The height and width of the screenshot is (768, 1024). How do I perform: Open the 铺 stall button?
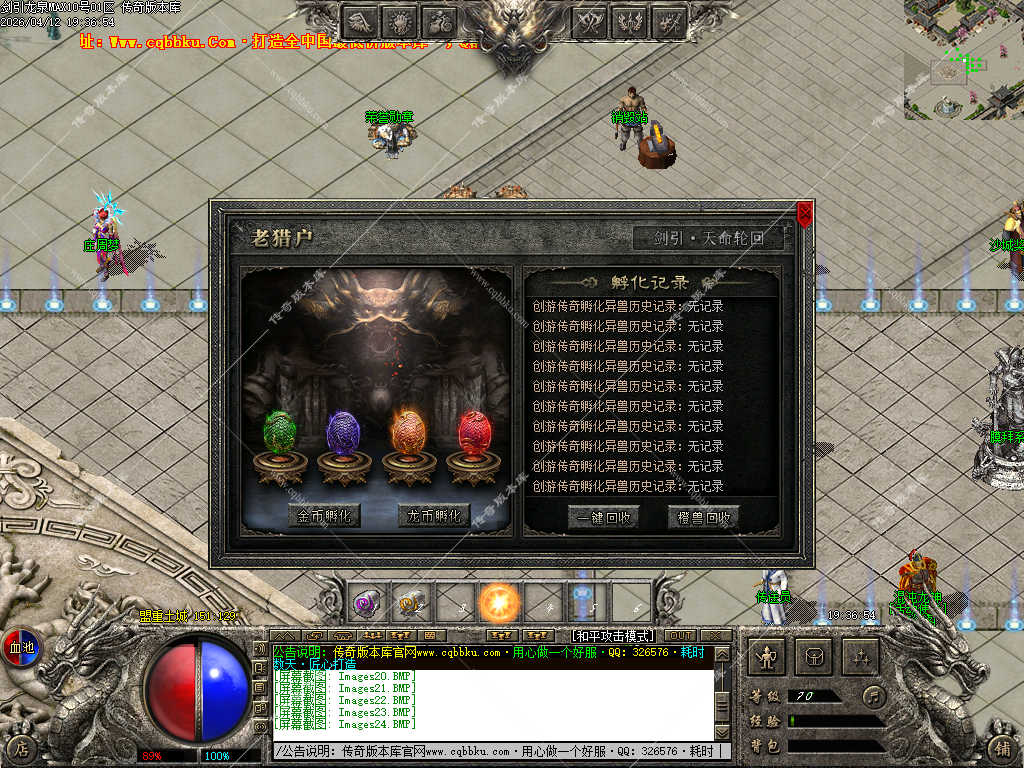click(1000, 748)
